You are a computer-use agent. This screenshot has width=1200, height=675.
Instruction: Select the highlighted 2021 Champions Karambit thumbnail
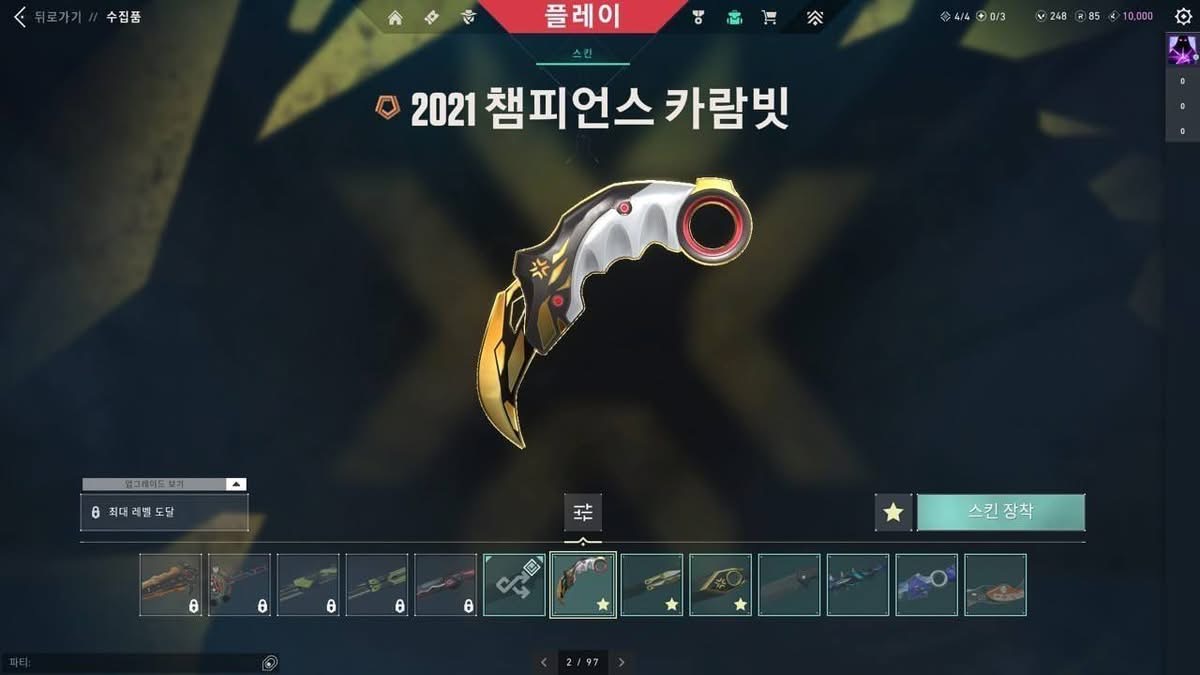click(x=583, y=585)
